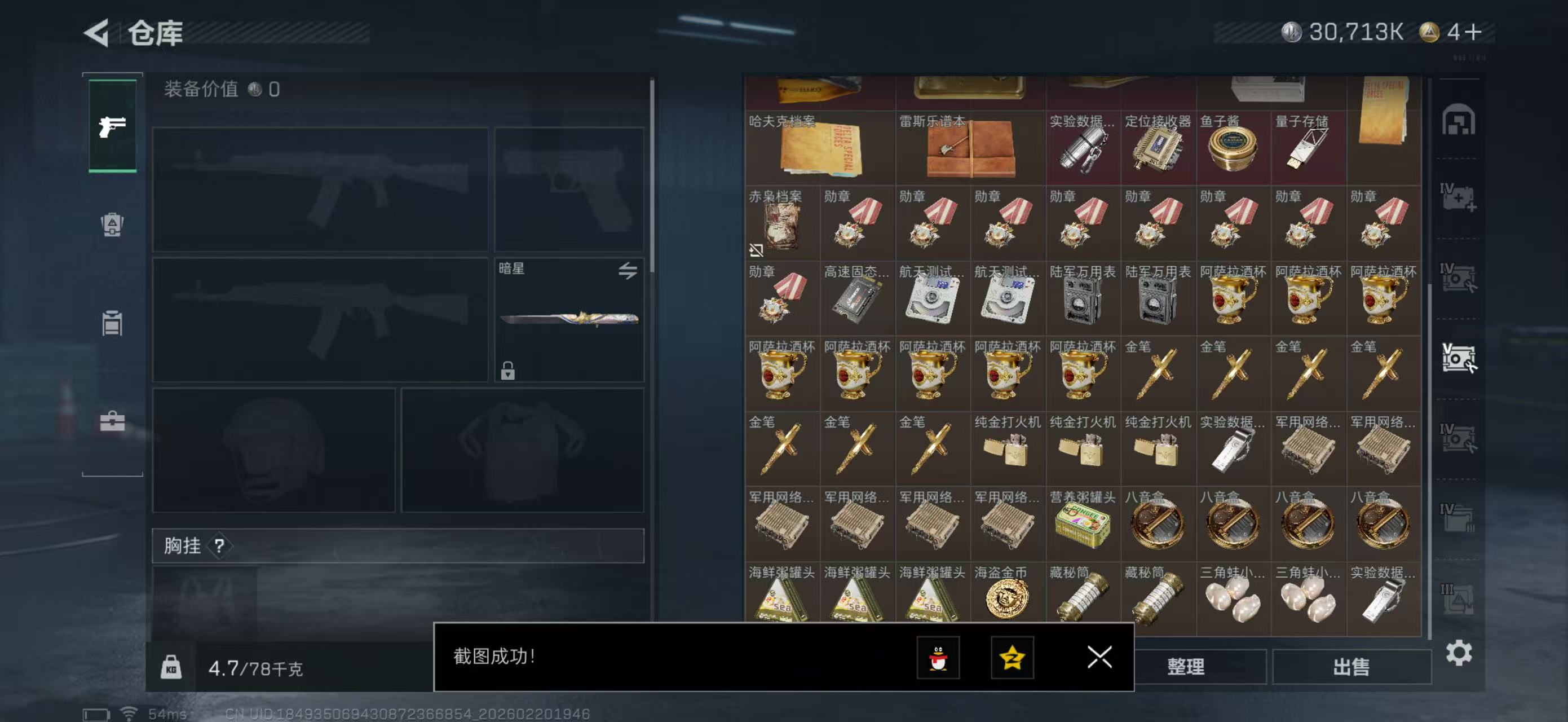The height and width of the screenshot is (722, 1568).
Task: Open the chest rig equipment tab icon
Action: coord(112,323)
